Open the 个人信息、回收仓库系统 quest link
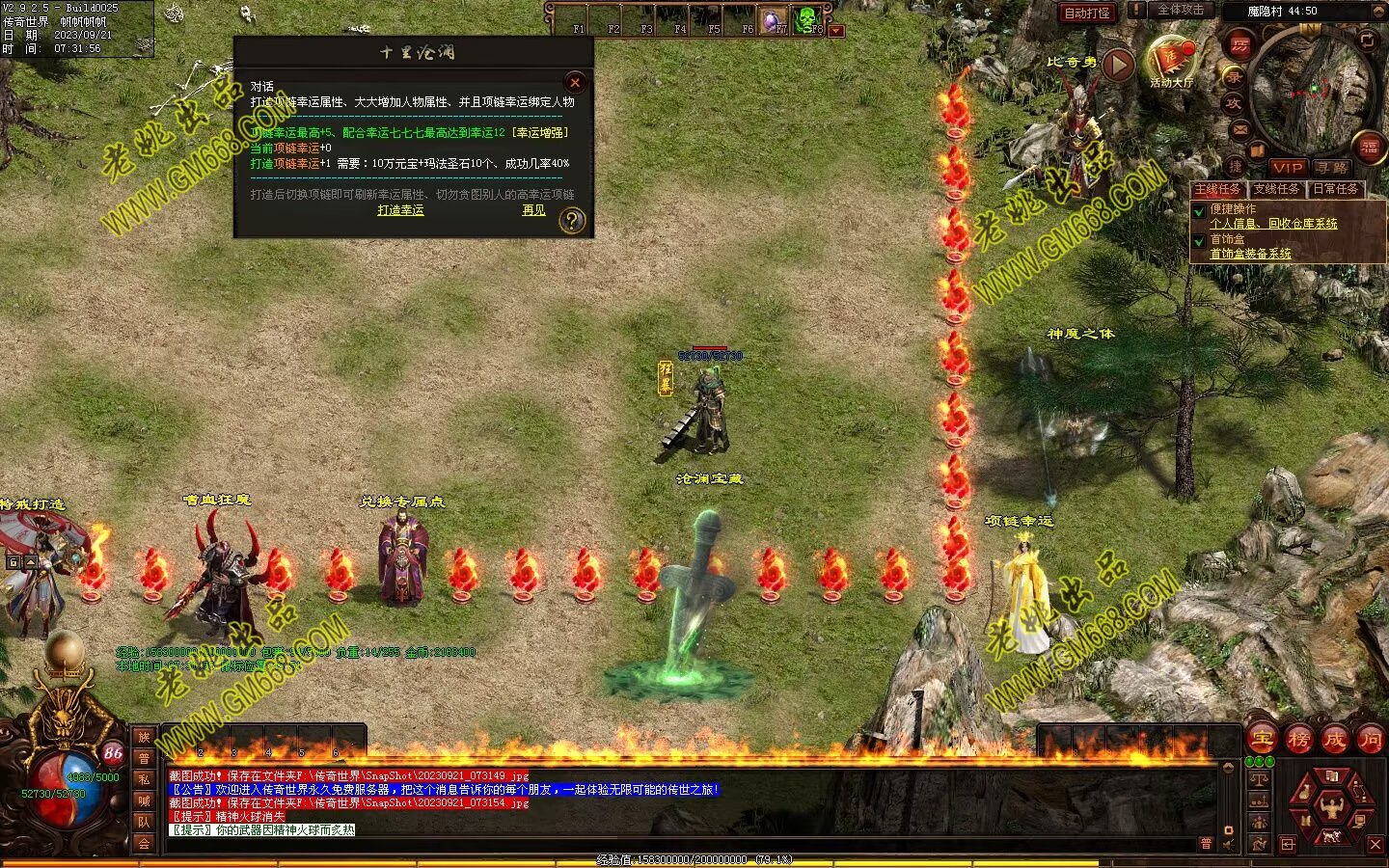 [x=1273, y=223]
